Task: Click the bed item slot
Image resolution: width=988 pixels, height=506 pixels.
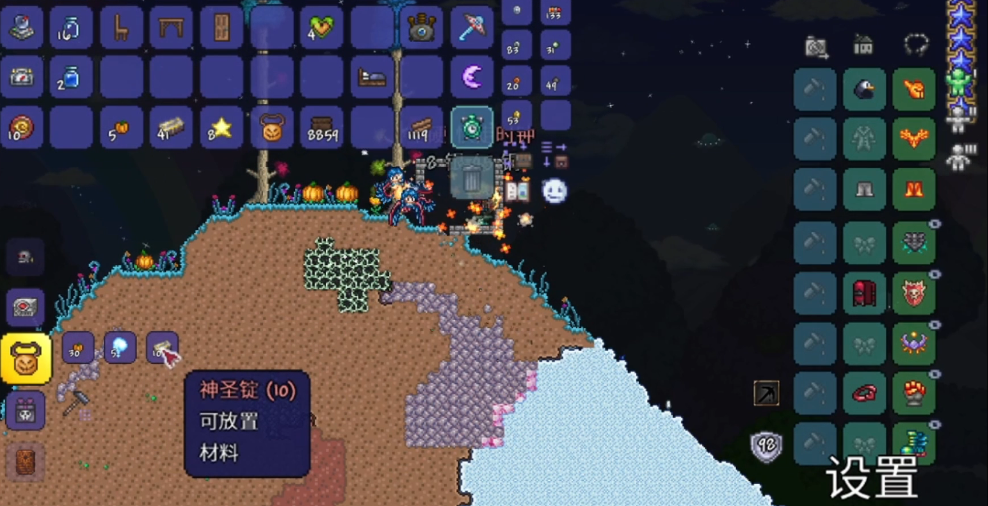Action: [372, 77]
